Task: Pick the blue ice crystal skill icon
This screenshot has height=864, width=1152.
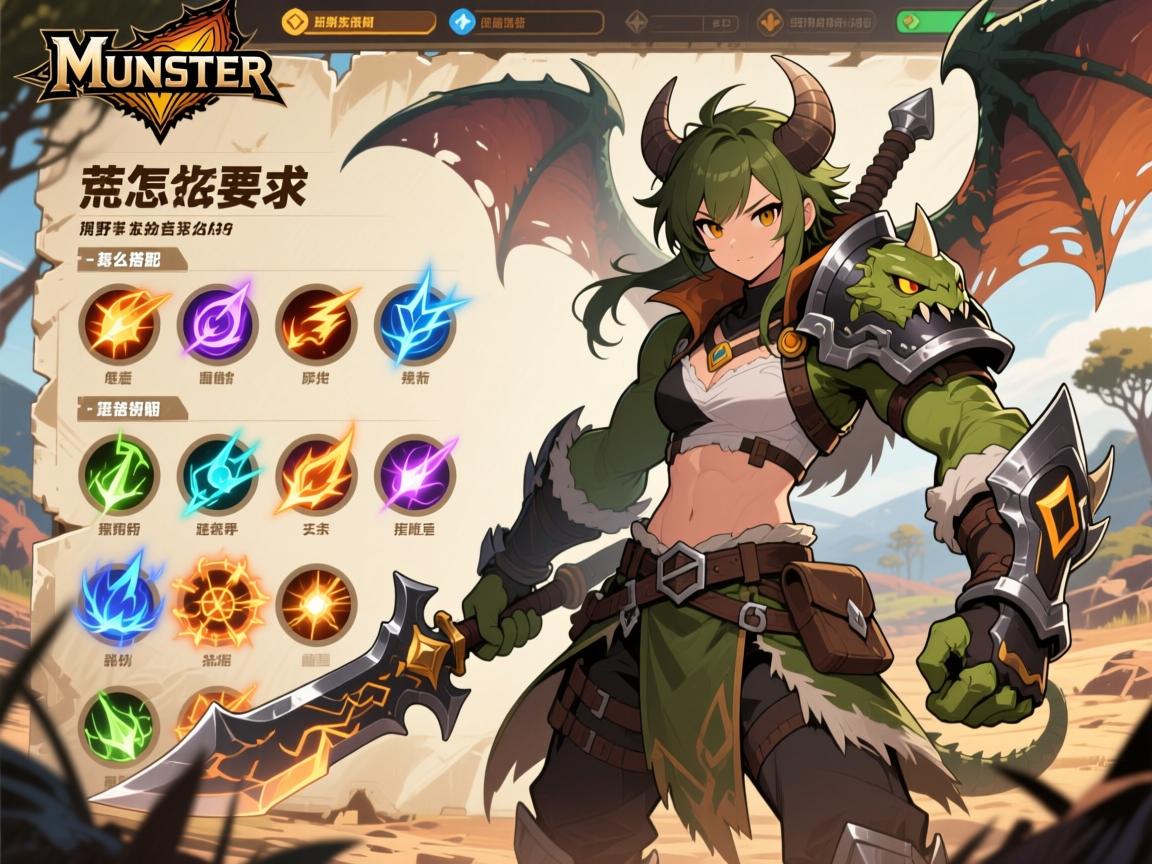Action: [414, 321]
